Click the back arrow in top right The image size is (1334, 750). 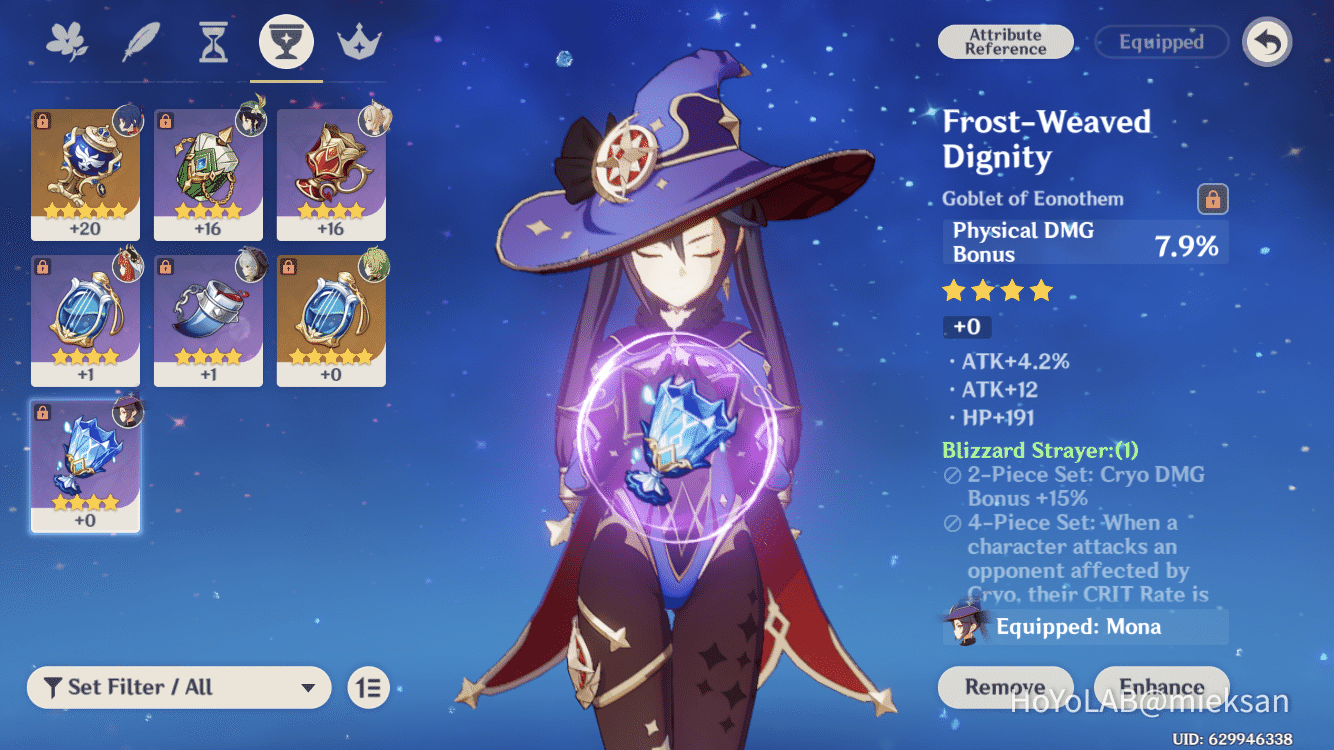[x=1266, y=43]
